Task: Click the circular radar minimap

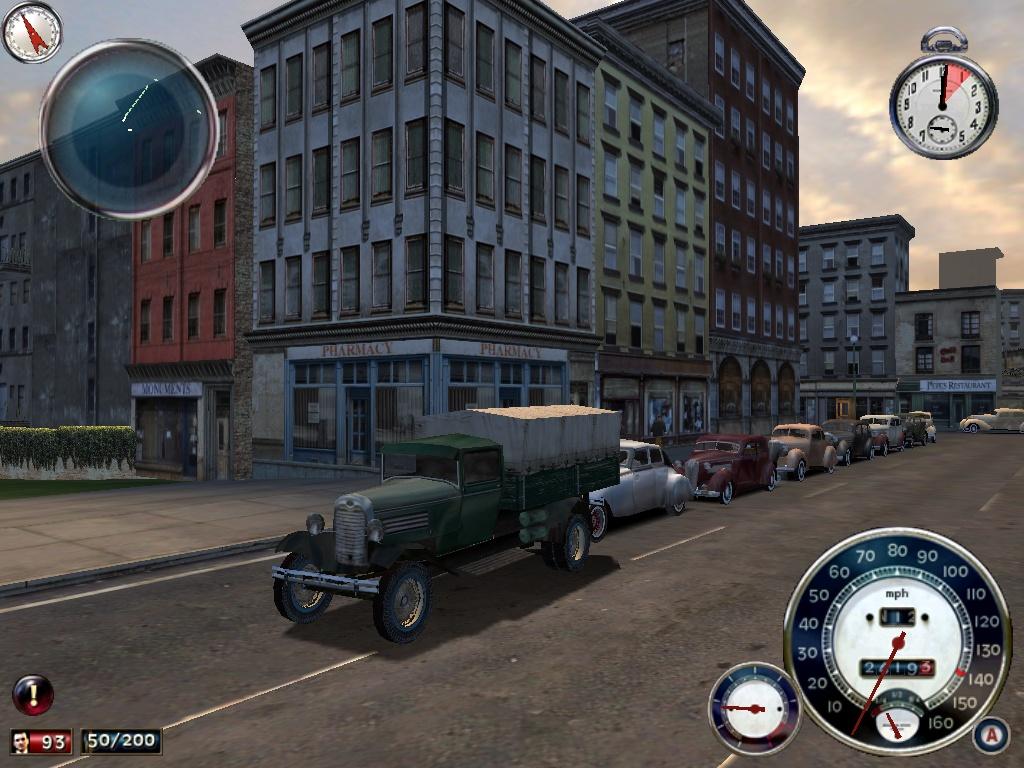Action: pos(129,129)
